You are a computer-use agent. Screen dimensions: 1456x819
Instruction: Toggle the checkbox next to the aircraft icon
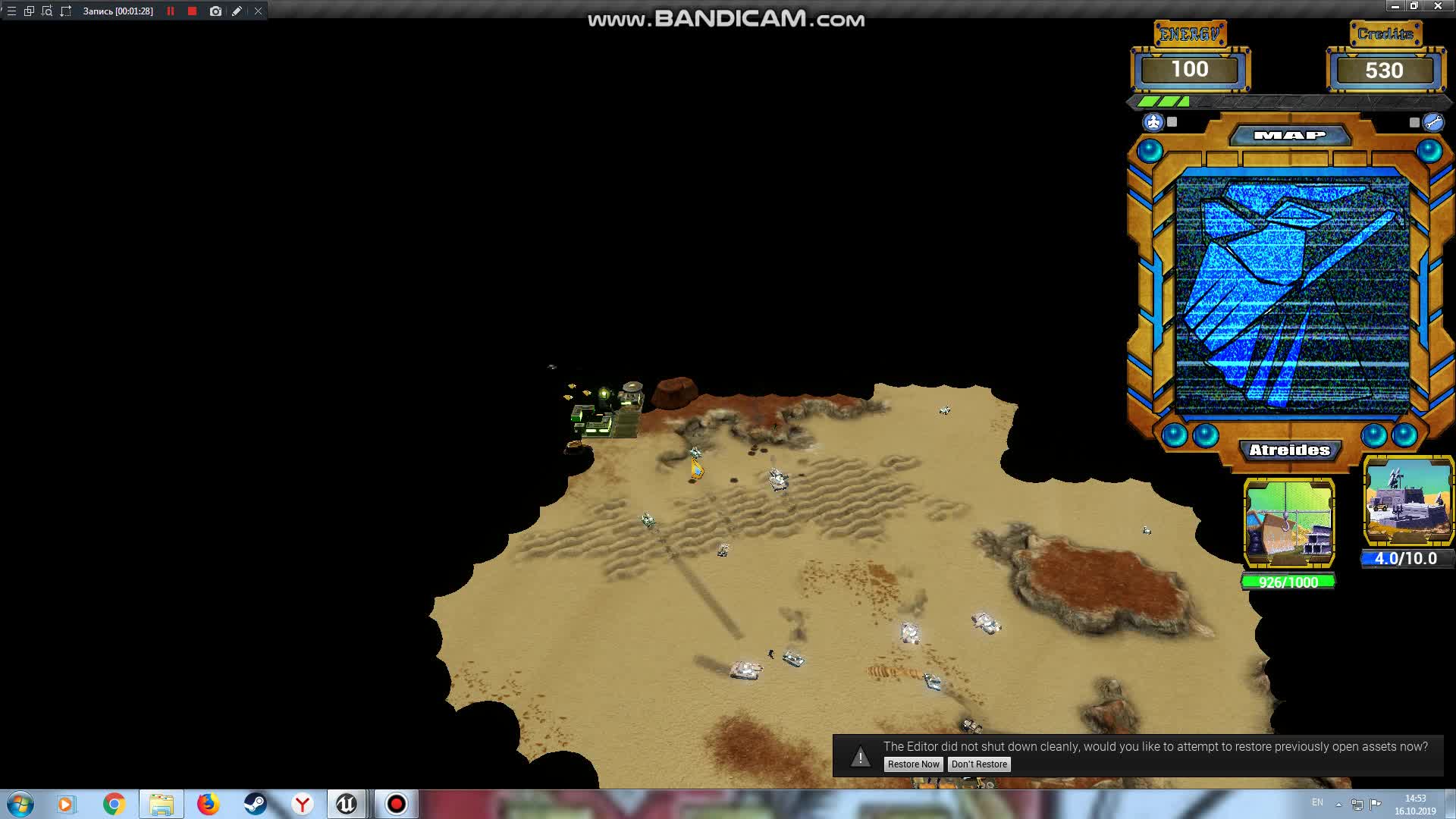coord(1170,121)
